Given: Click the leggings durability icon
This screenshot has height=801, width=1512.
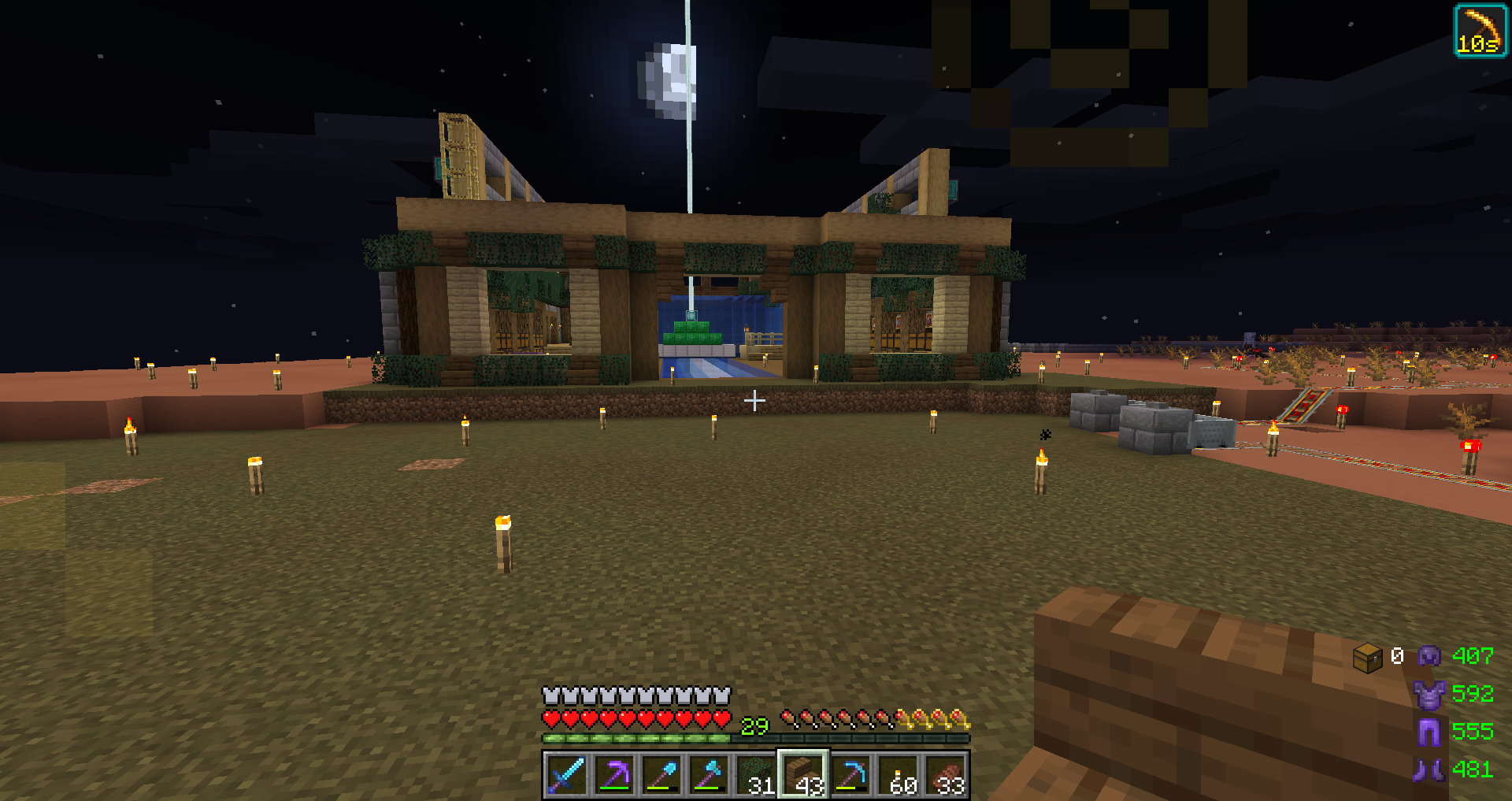Looking at the screenshot, I should point(1429,732).
